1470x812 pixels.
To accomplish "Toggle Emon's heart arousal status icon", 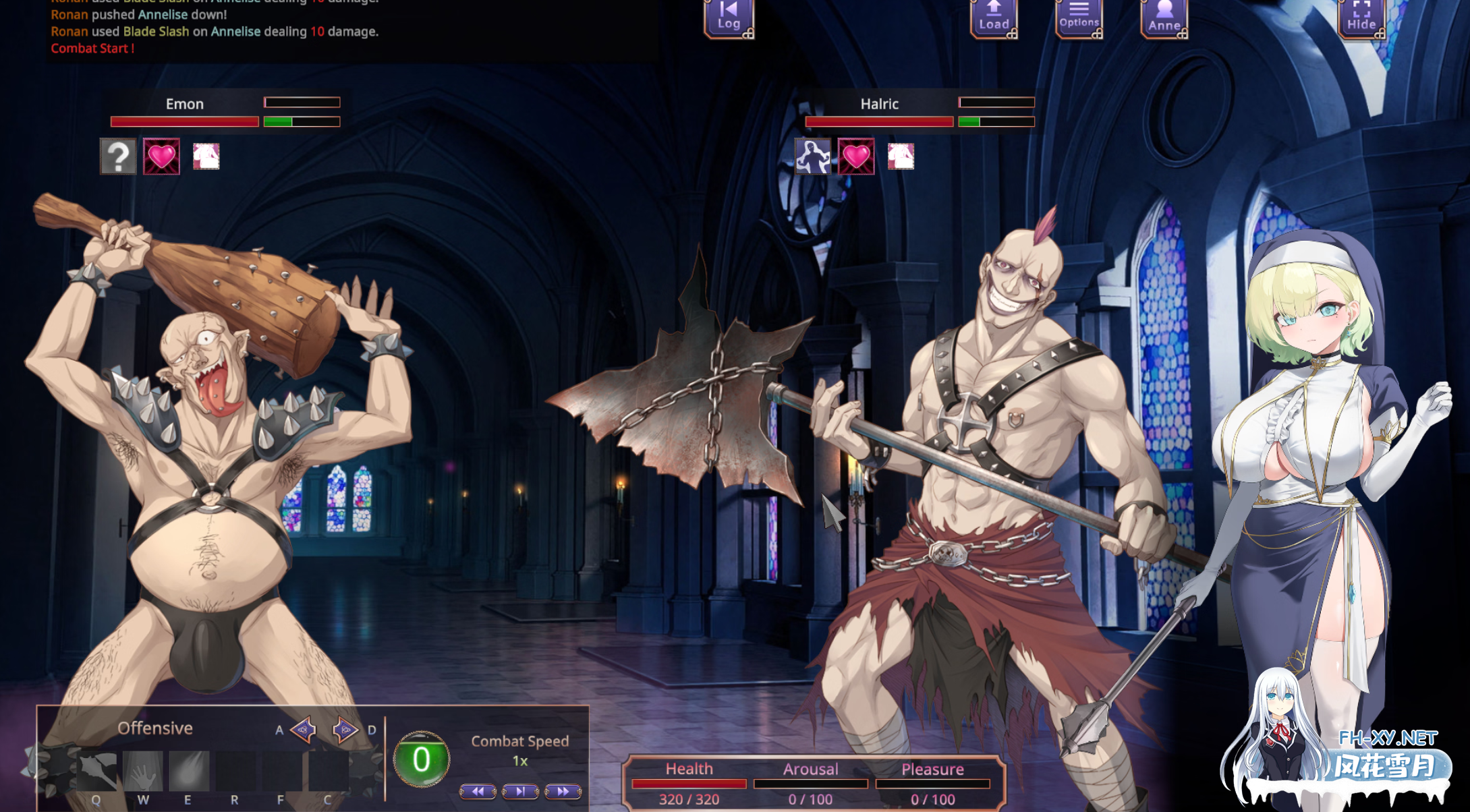I will (x=161, y=158).
